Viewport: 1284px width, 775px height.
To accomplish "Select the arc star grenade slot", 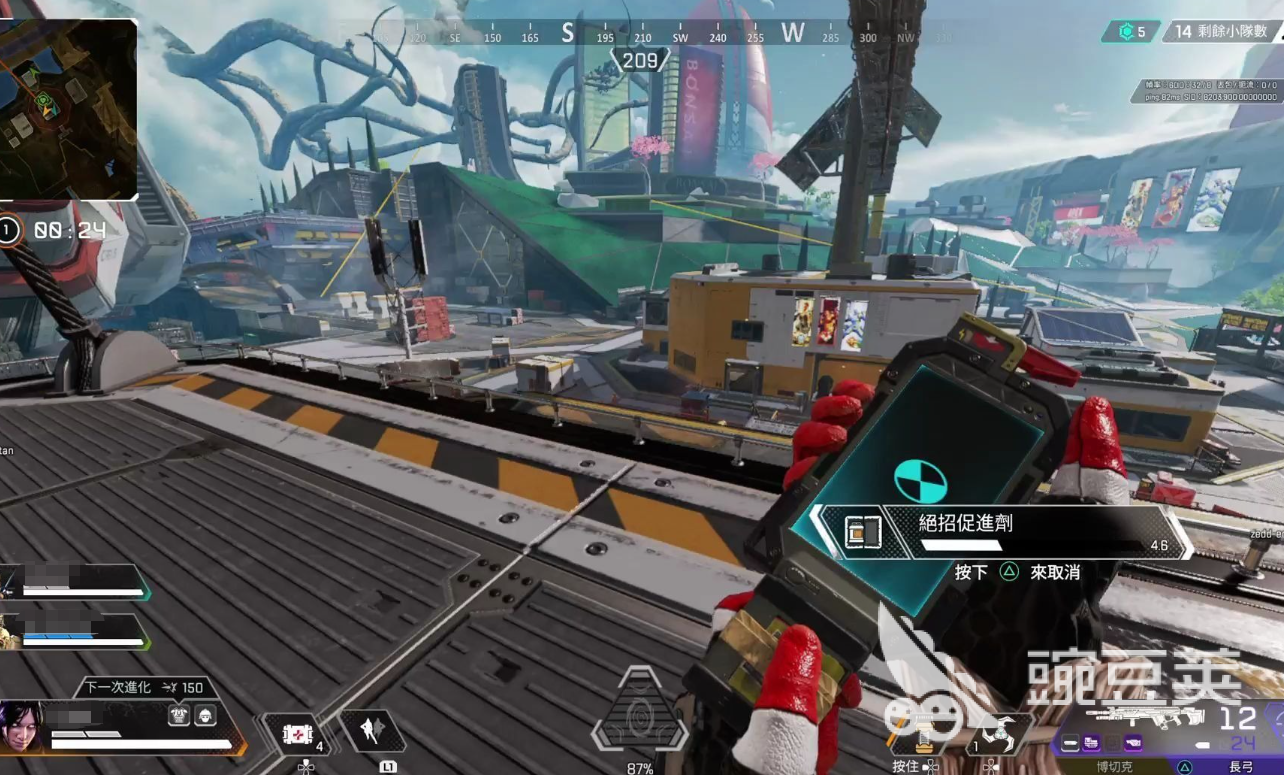I will 994,735.
